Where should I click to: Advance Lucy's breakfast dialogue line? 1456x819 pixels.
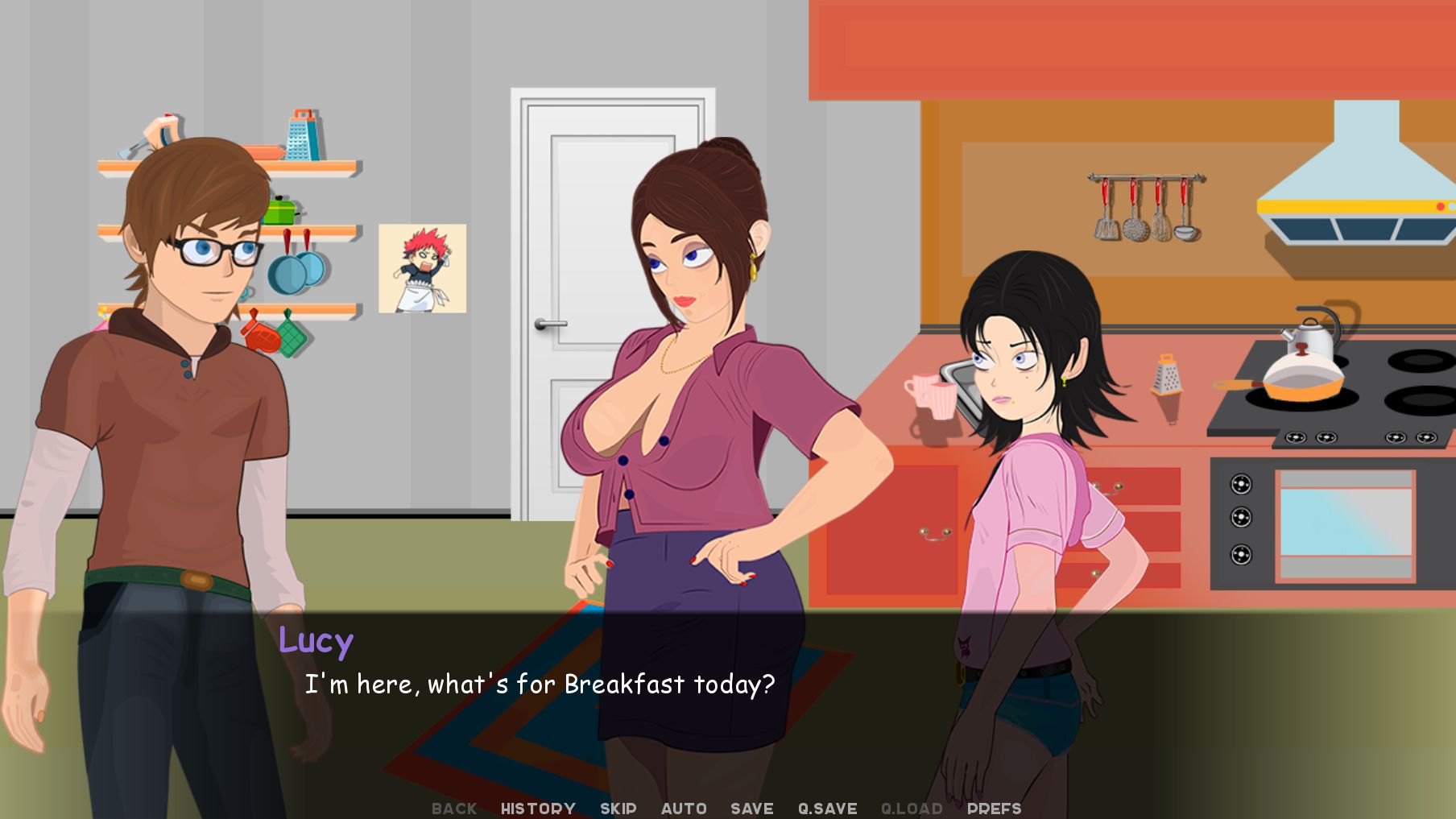coord(540,685)
